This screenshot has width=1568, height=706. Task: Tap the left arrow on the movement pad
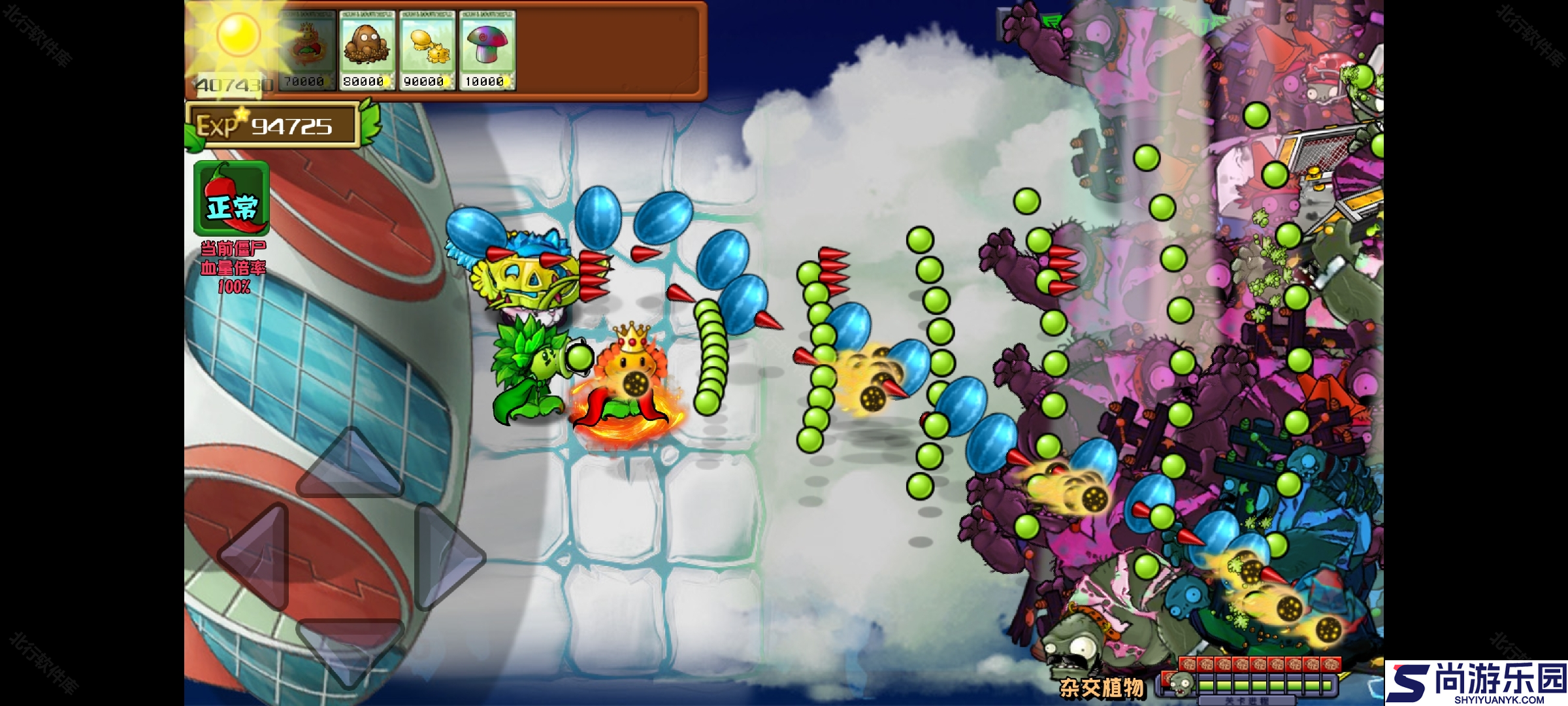point(257,557)
